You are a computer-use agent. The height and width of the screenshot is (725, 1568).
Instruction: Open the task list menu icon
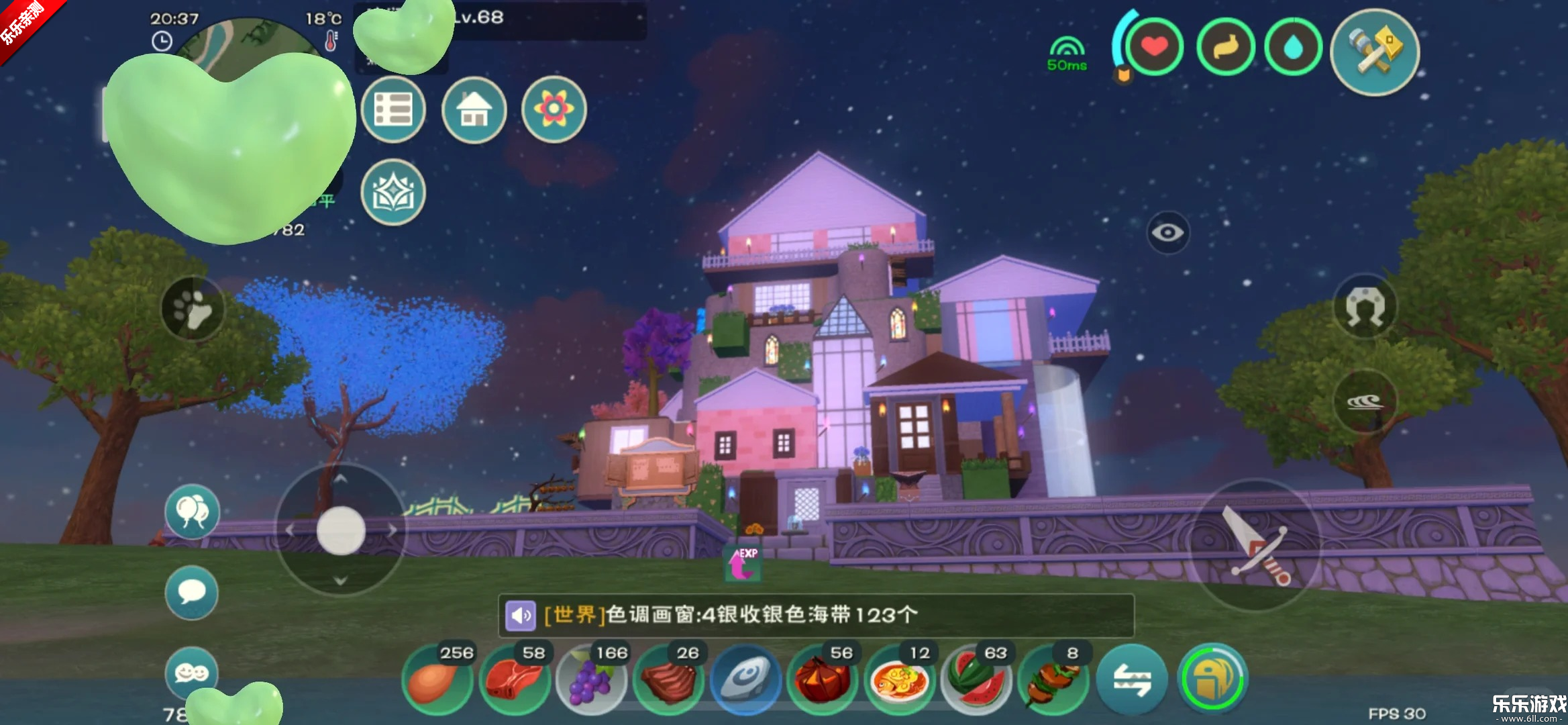click(393, 109)
